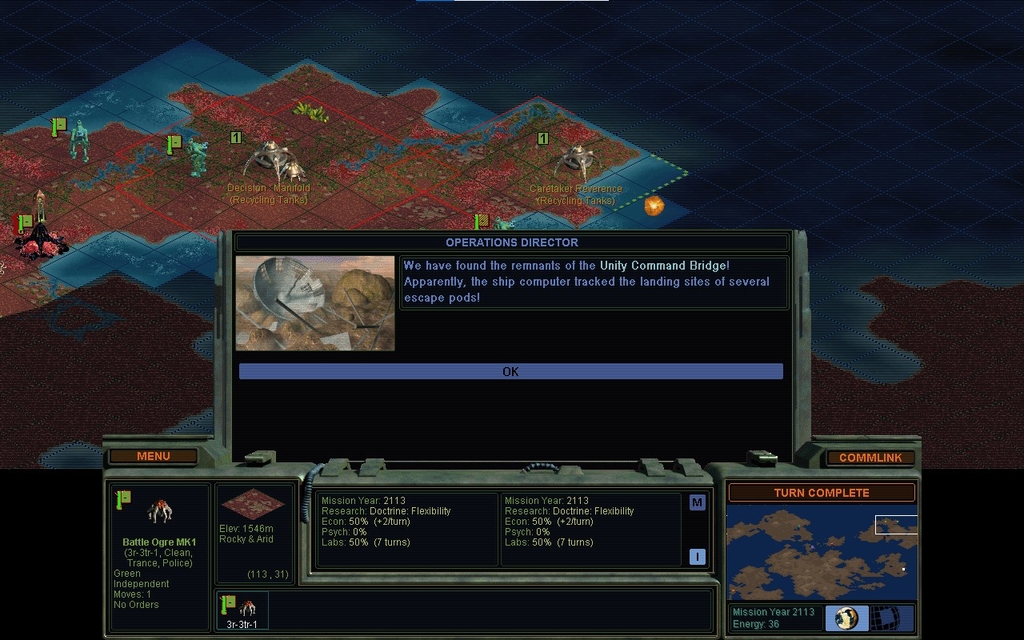The height and width of the screenshot is (640, 1024).
Task: Confirm the Operations Director message with OK
Action: (x=510, y=371)
